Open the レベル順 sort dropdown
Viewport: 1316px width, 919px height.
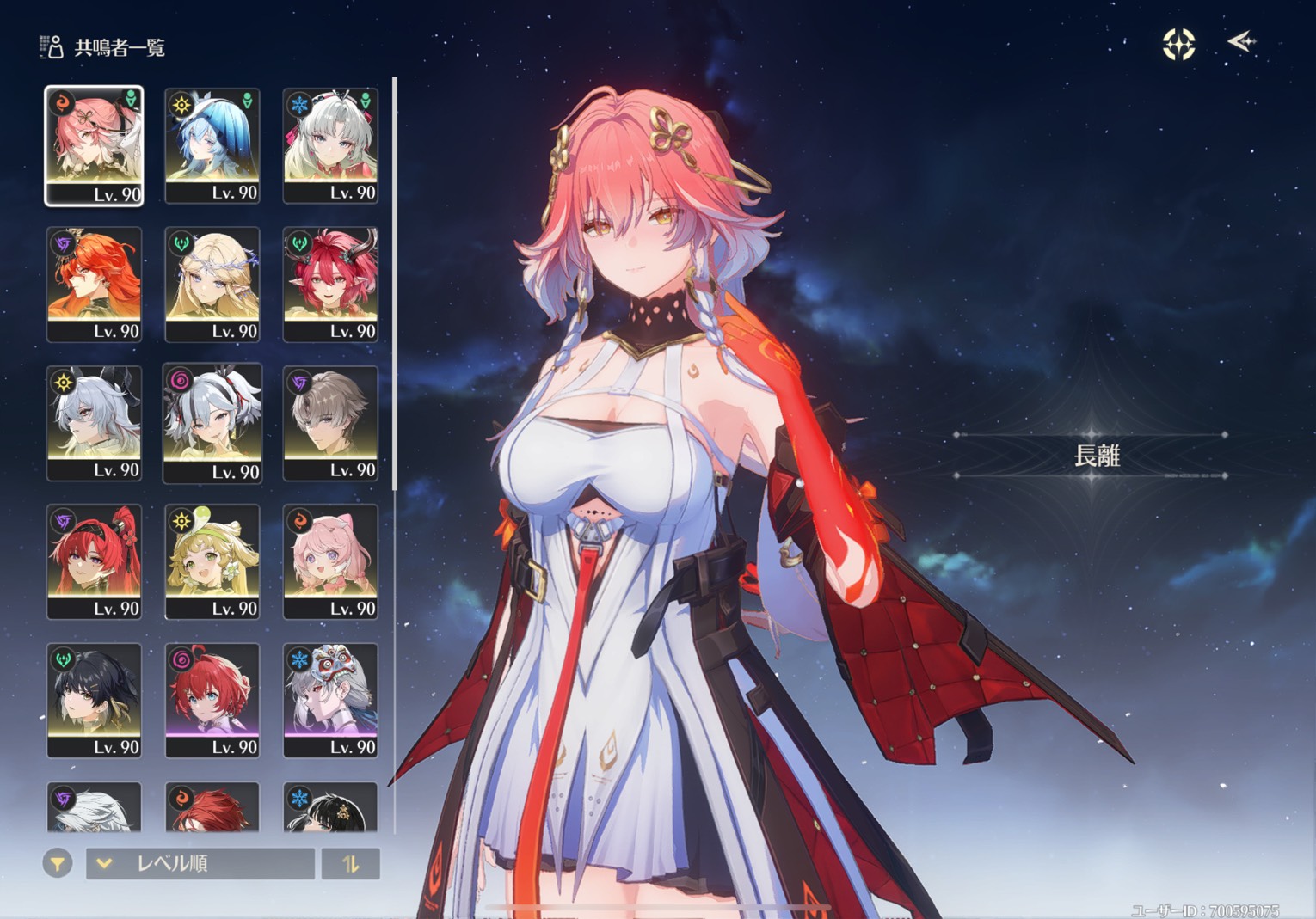click(200, 863)
